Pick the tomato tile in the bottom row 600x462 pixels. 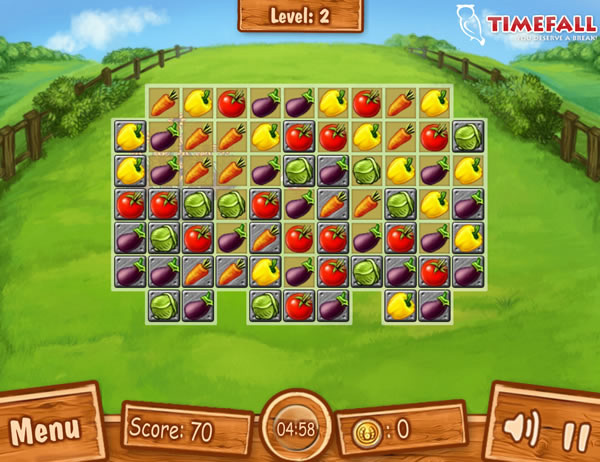pos(299,306)
